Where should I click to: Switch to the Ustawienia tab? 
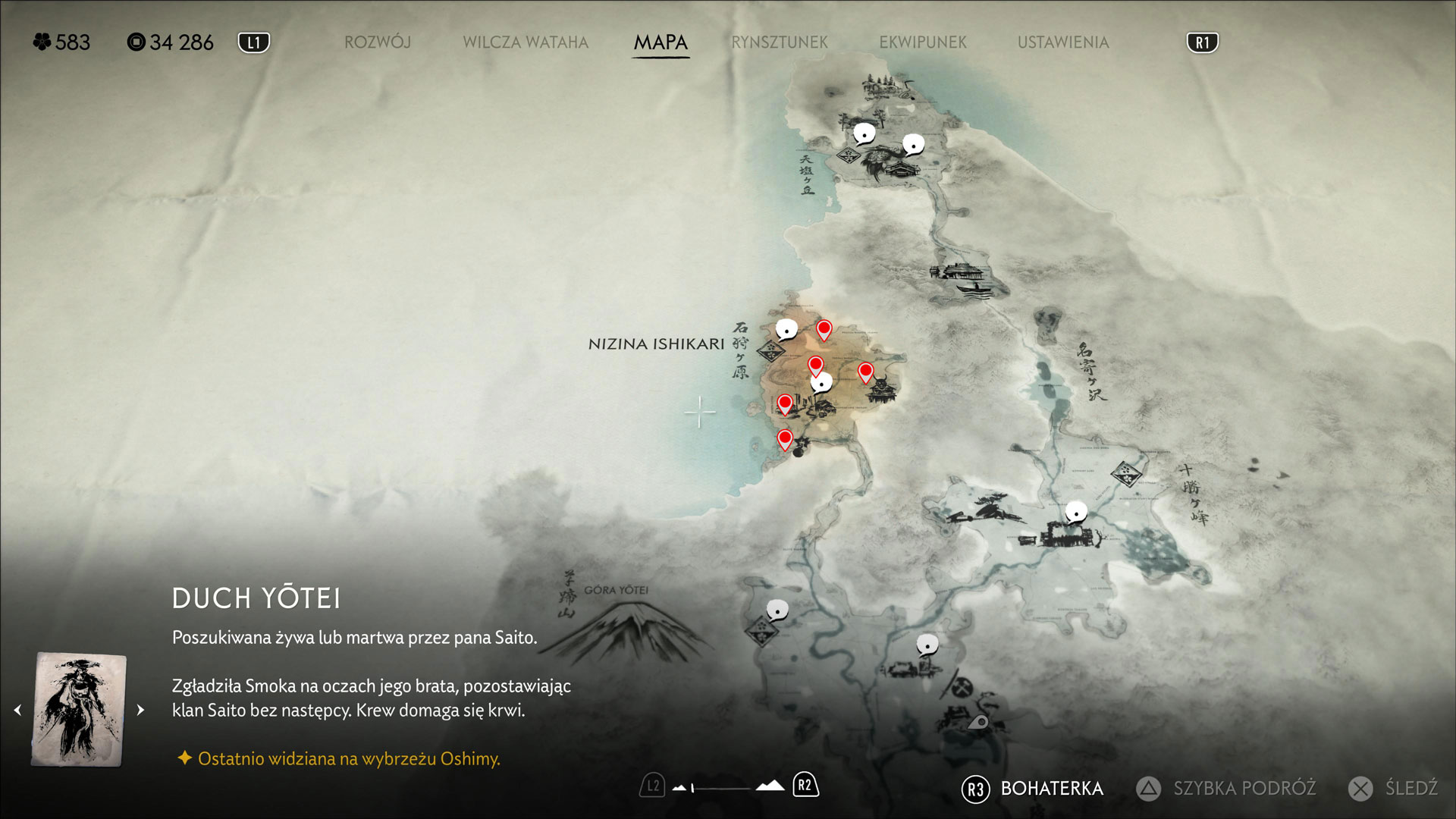(1062, 42)
